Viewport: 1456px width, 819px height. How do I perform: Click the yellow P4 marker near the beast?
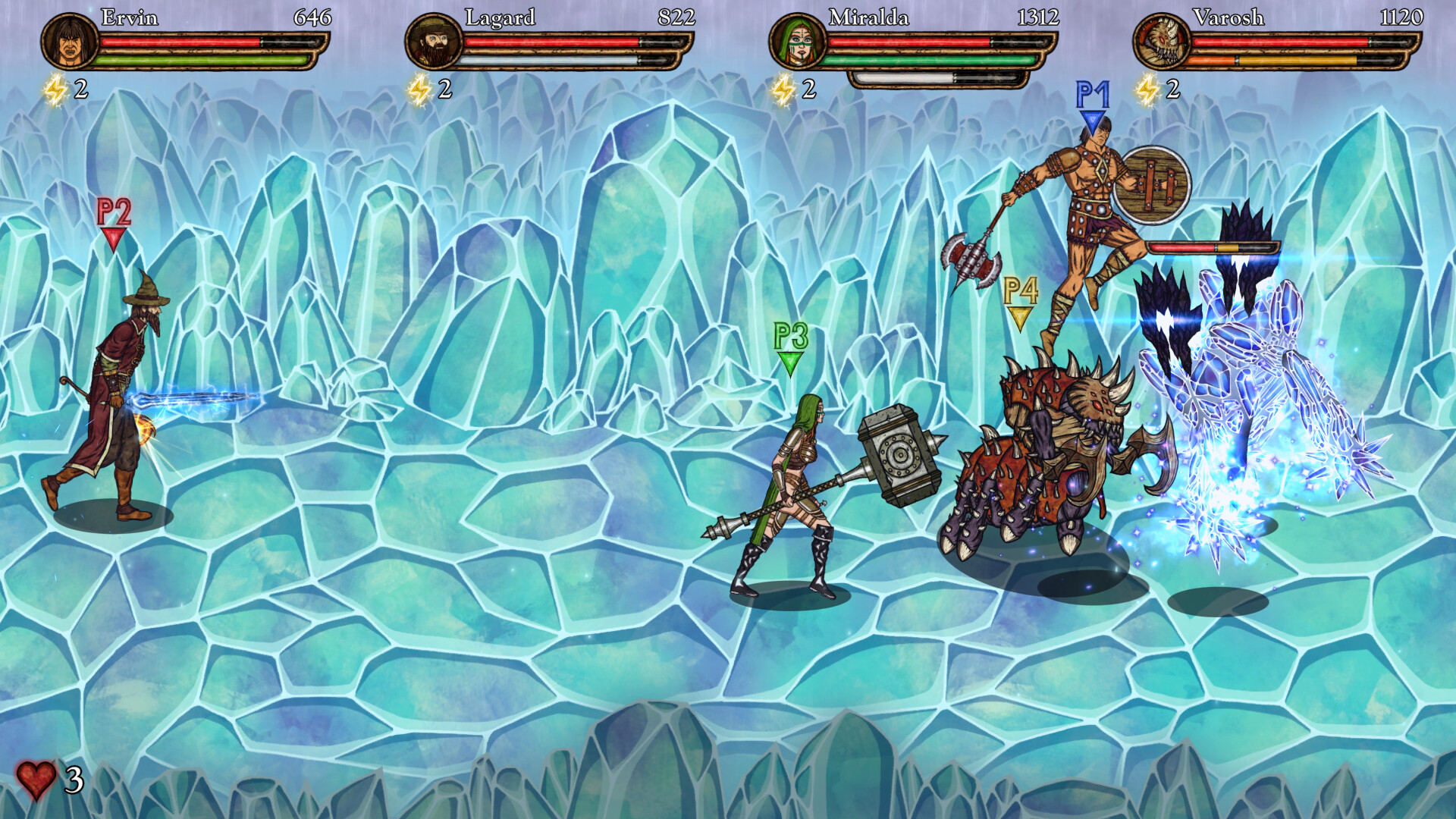(1021, 296)
